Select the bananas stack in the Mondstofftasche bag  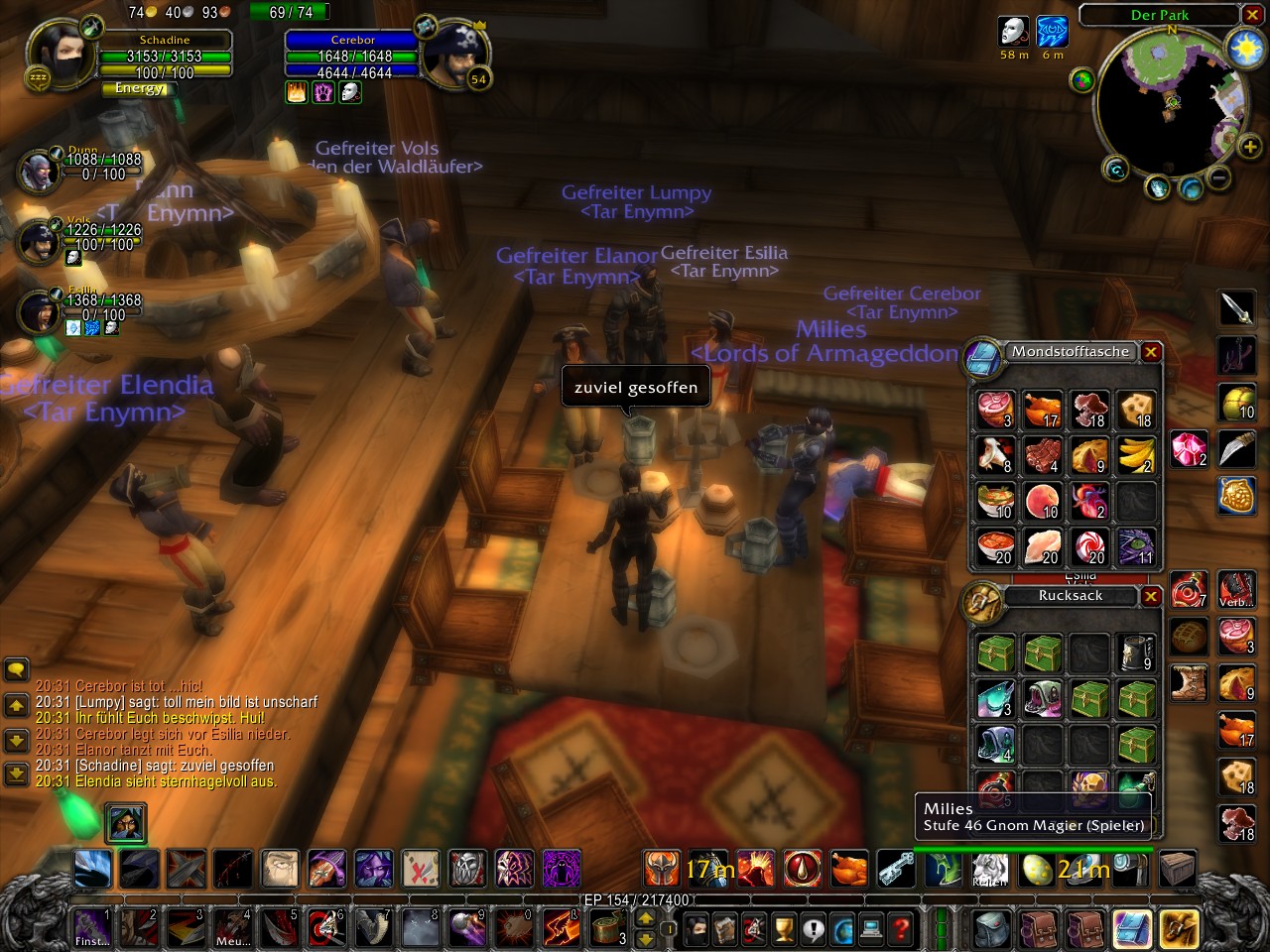[x=1135, y=454]
